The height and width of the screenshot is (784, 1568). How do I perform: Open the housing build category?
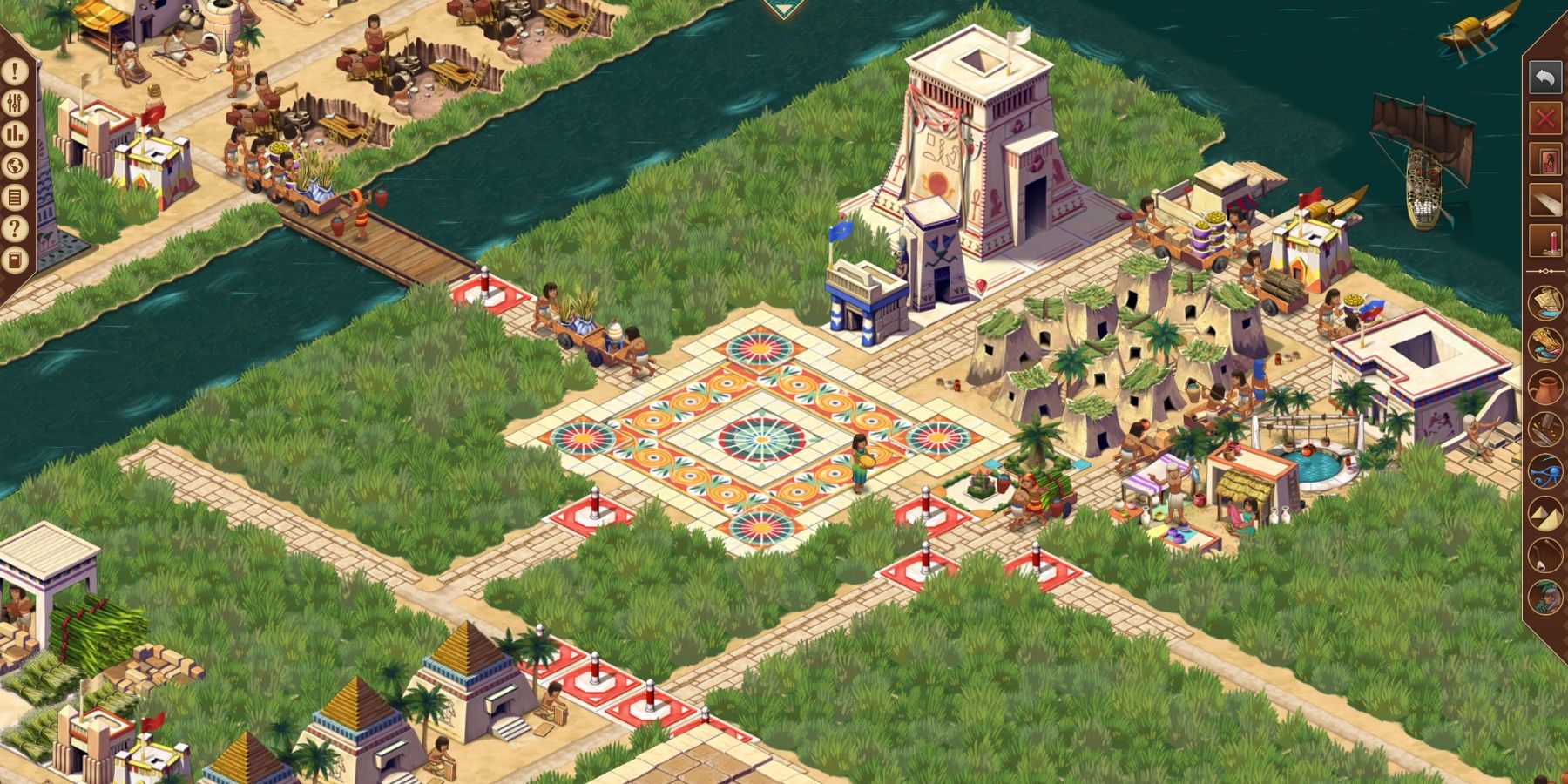click(1546, 158)
